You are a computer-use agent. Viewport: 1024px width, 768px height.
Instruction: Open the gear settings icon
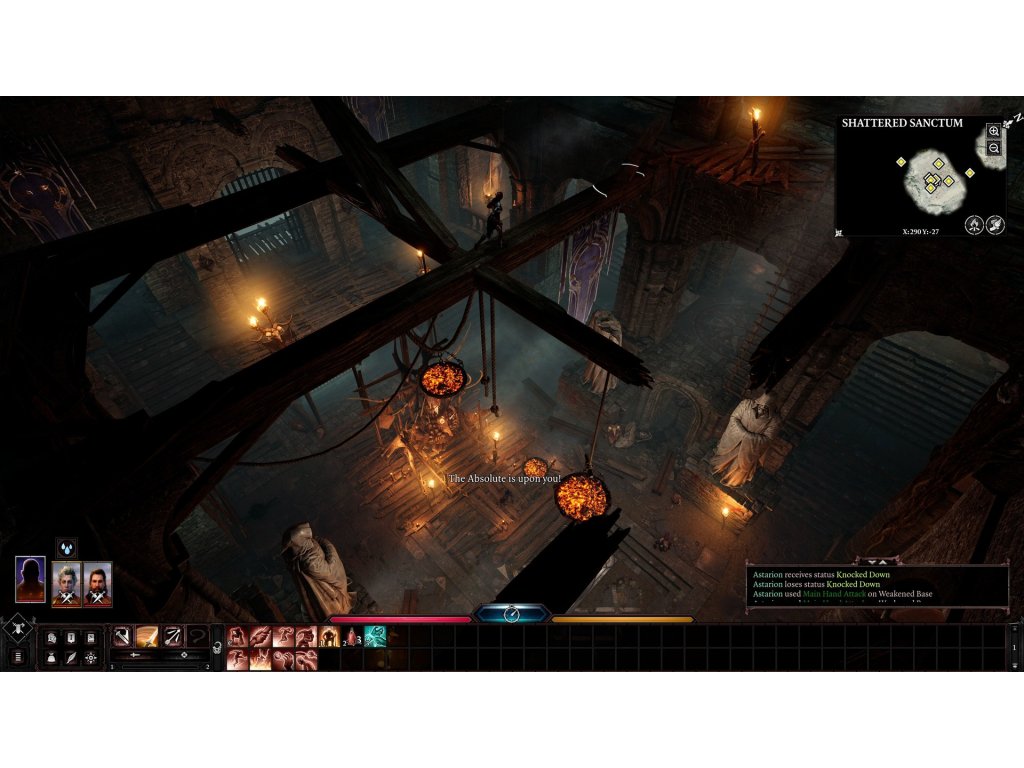pyautogui.click(x=91, y=657)
